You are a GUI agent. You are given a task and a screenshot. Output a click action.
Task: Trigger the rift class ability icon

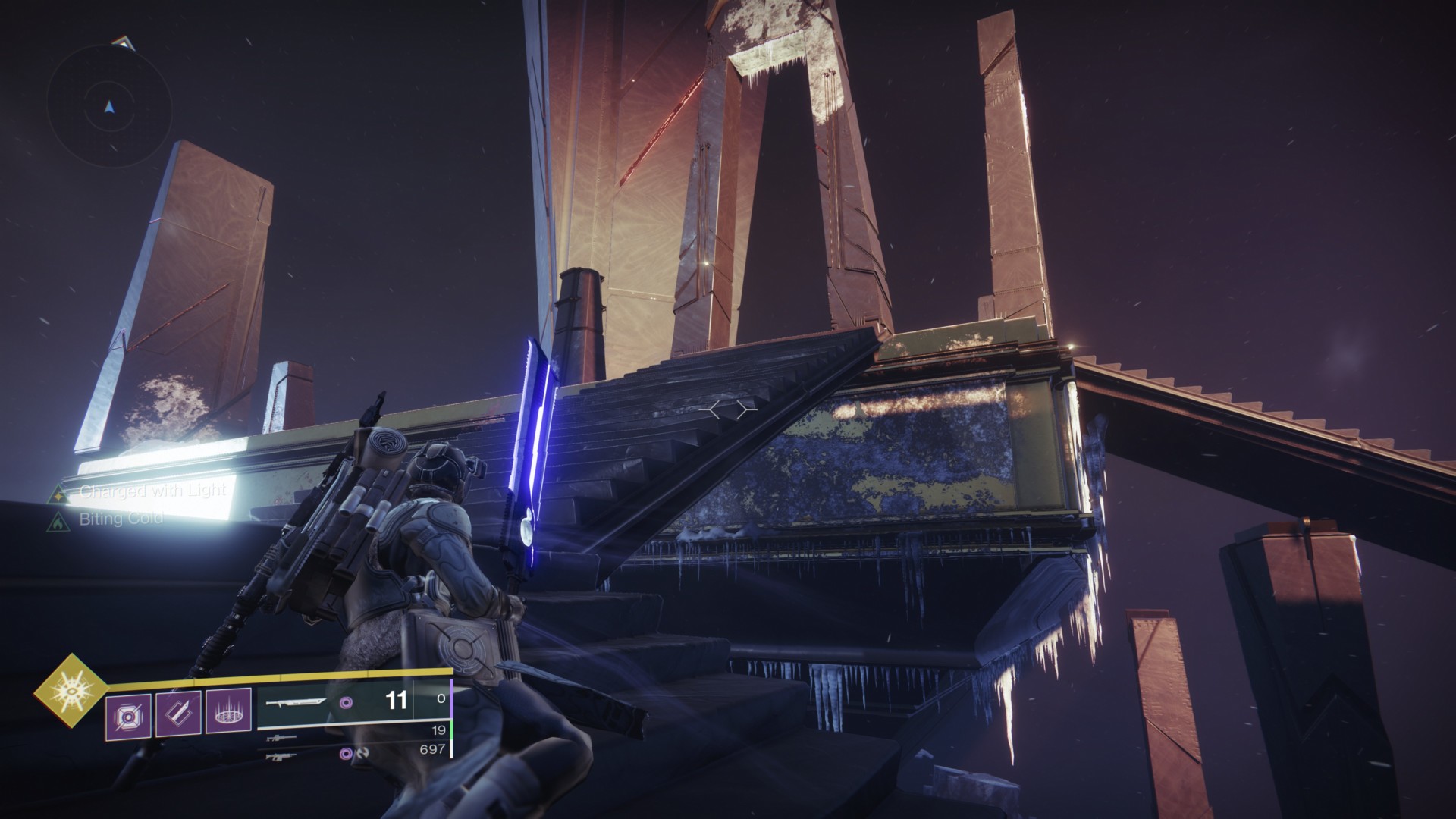(x=228, y=713)
